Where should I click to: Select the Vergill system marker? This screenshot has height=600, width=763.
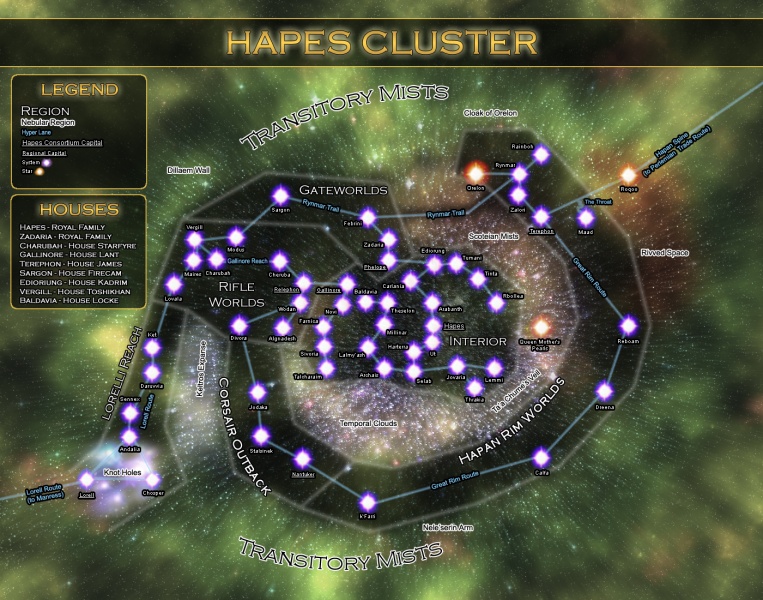tap(194, 239)
